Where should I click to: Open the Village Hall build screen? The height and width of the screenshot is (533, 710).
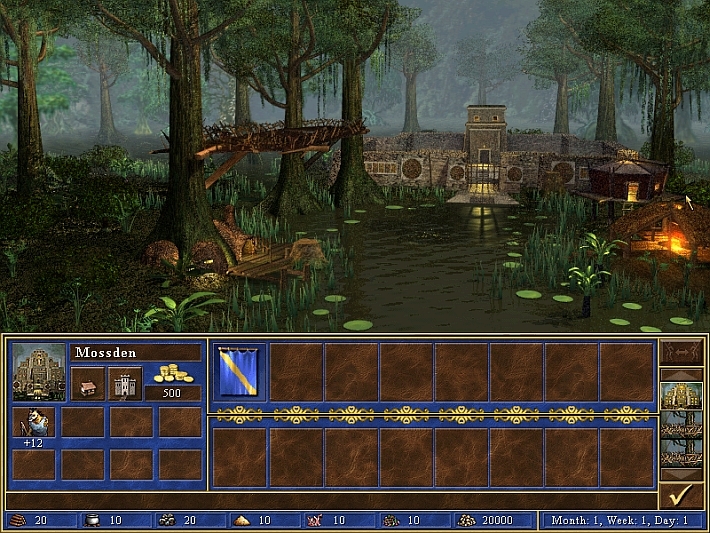point(88,383)
